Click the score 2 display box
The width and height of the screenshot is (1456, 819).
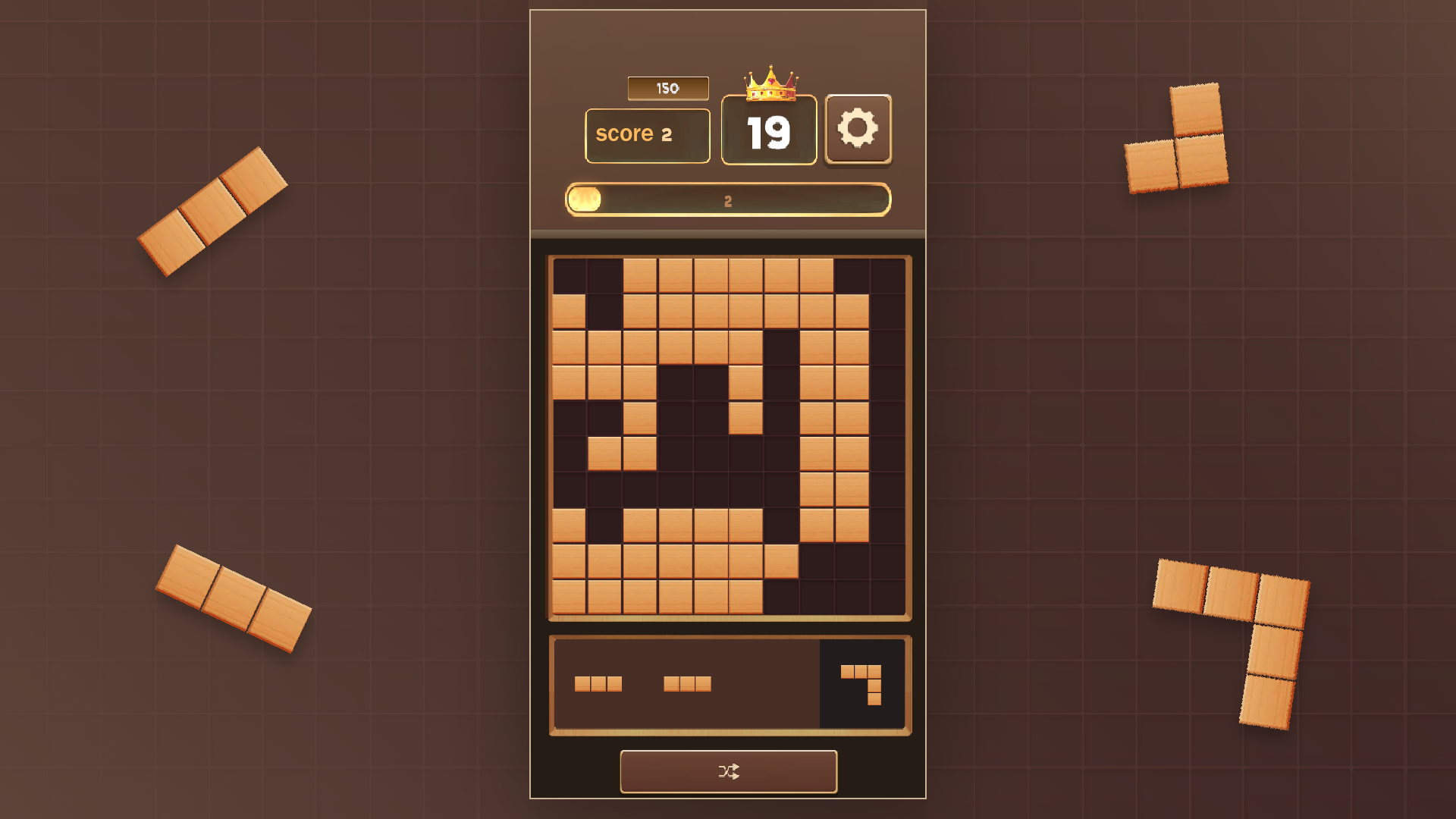pos(647,134)
